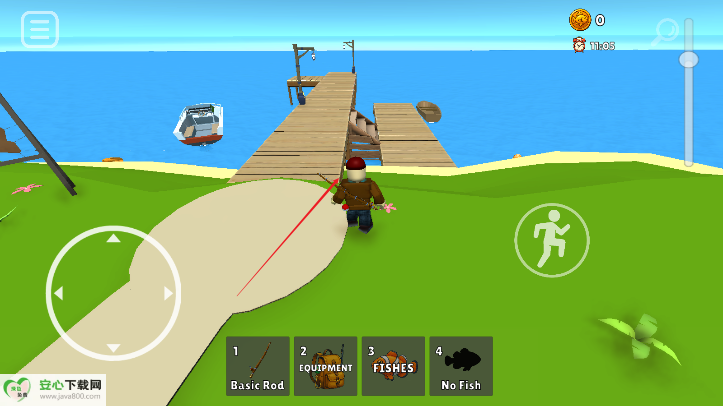The image size is (723, 406).
Task: Tap the joystick down arrow
Action: 113,348
